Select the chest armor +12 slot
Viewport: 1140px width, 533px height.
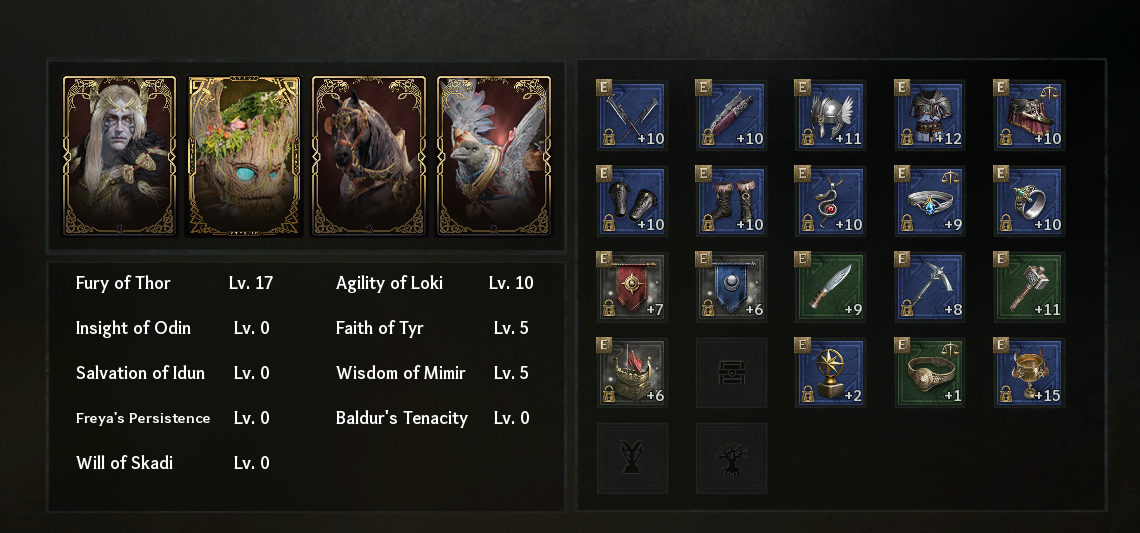click(x=930, y=116)
